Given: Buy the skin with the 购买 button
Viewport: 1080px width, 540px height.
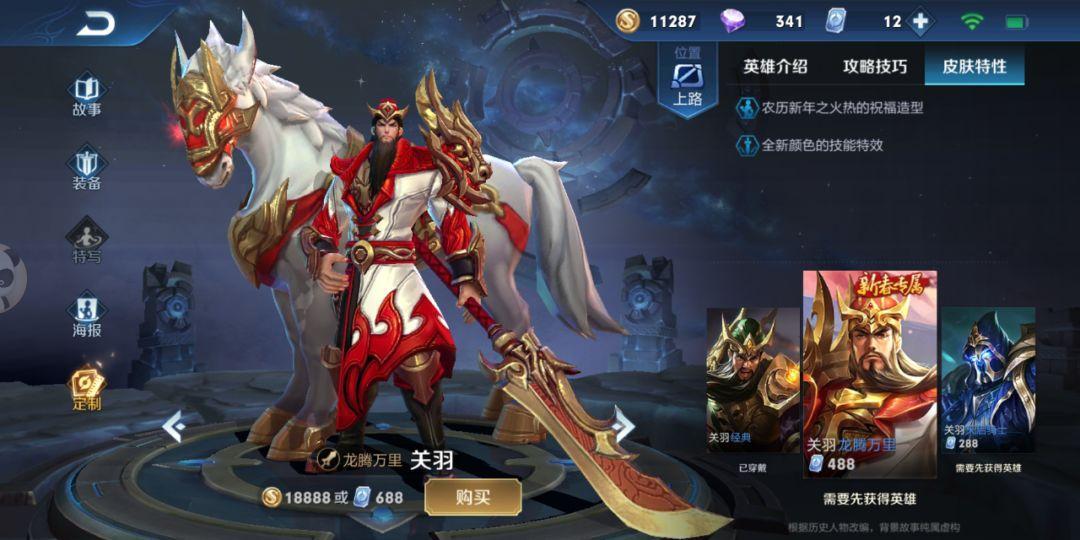Looking at the screenshot, I should [x=472, y=497].
